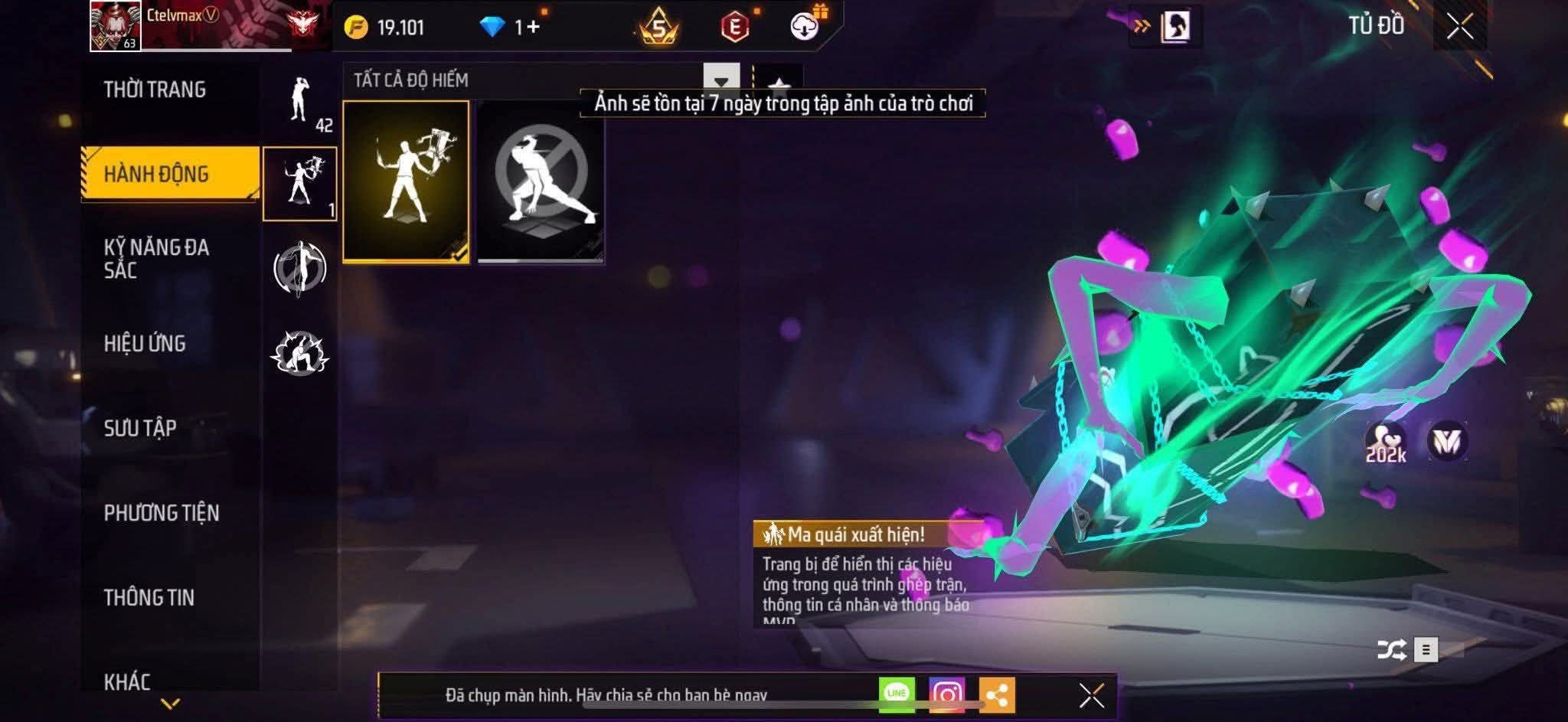Screen dimensions: 1568x722
Task: Share the screenshot via LINE
Action: (x=897, y=694)
